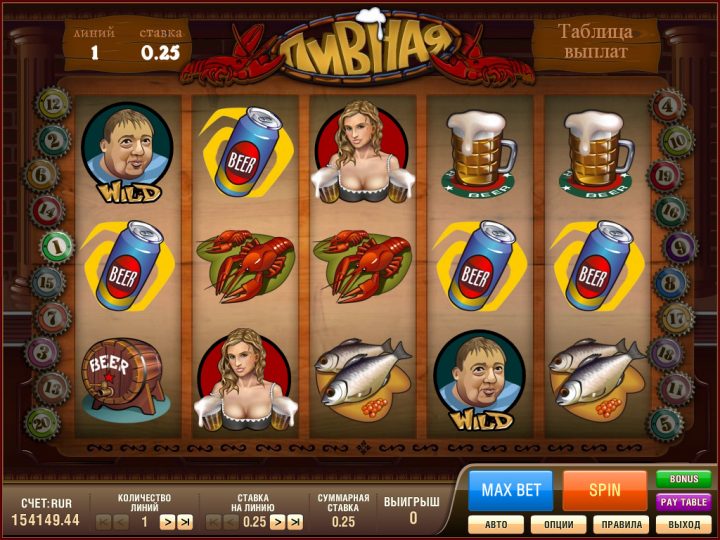Choose the line 12 bottle cap

pos(52,103)
